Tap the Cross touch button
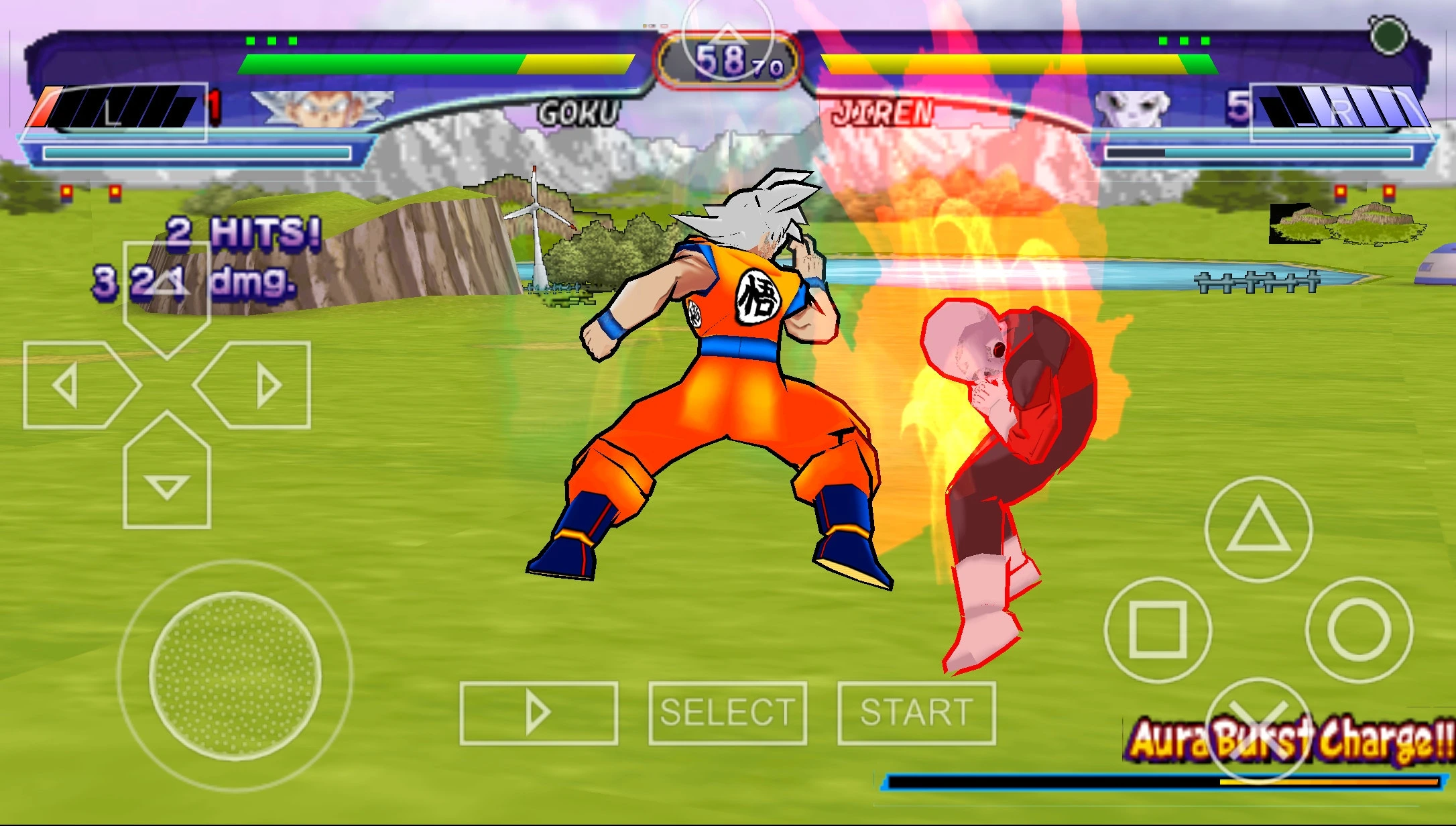Screen dimensions: 1456x826 pos(1258,729)
